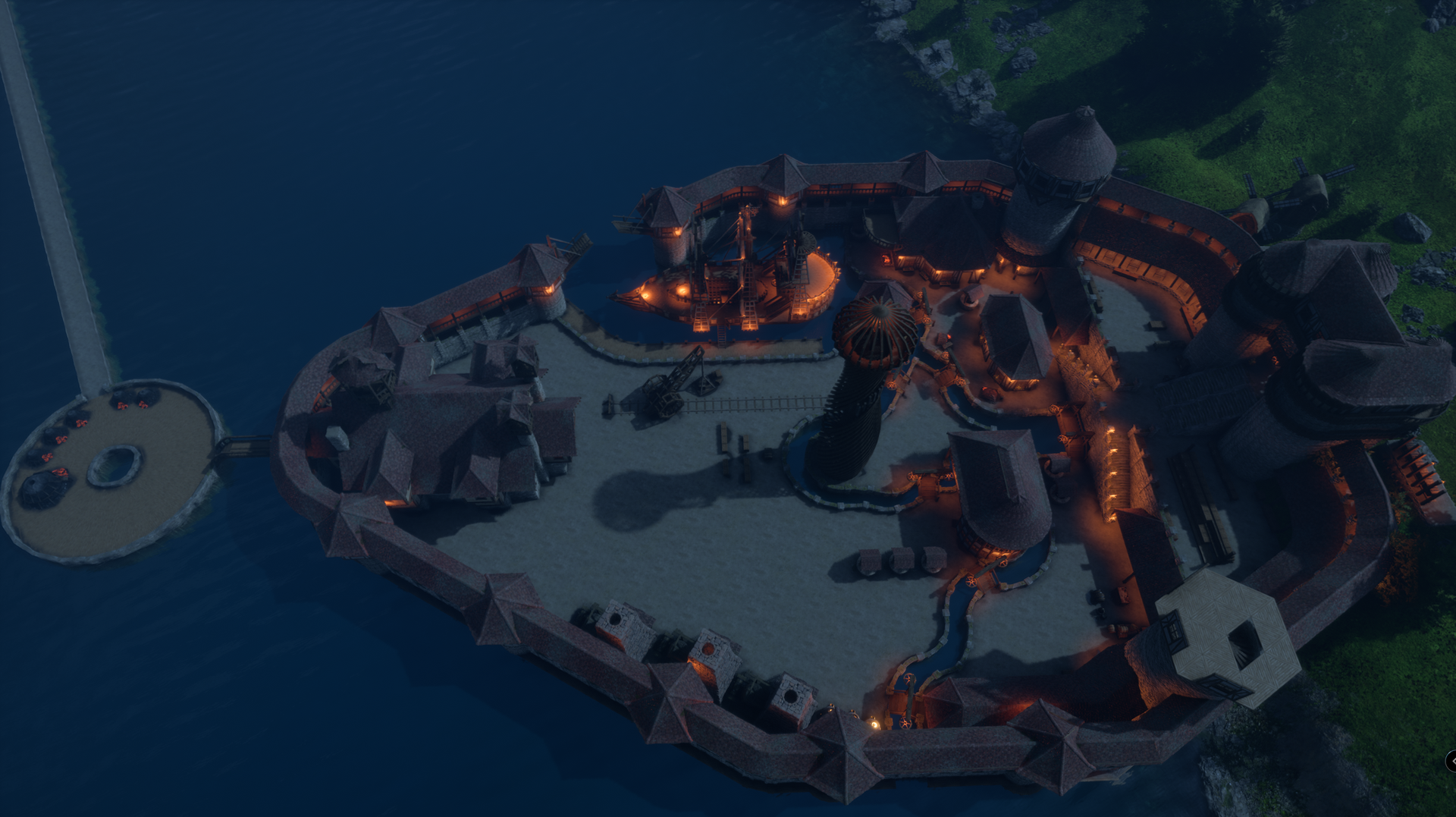
Task: Expand the collapsed side panel arrow button
Action: 1451,761
